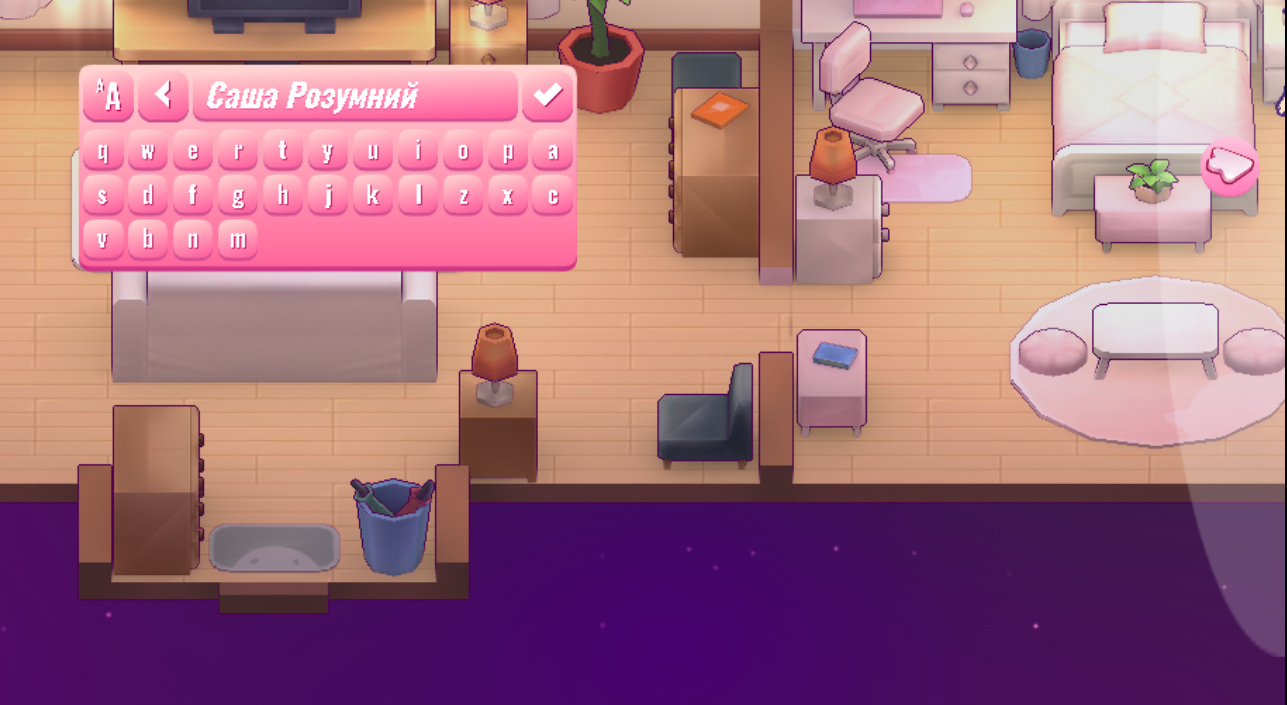Choose the y key
The image size is (1287, 705).
coord(328,151)
